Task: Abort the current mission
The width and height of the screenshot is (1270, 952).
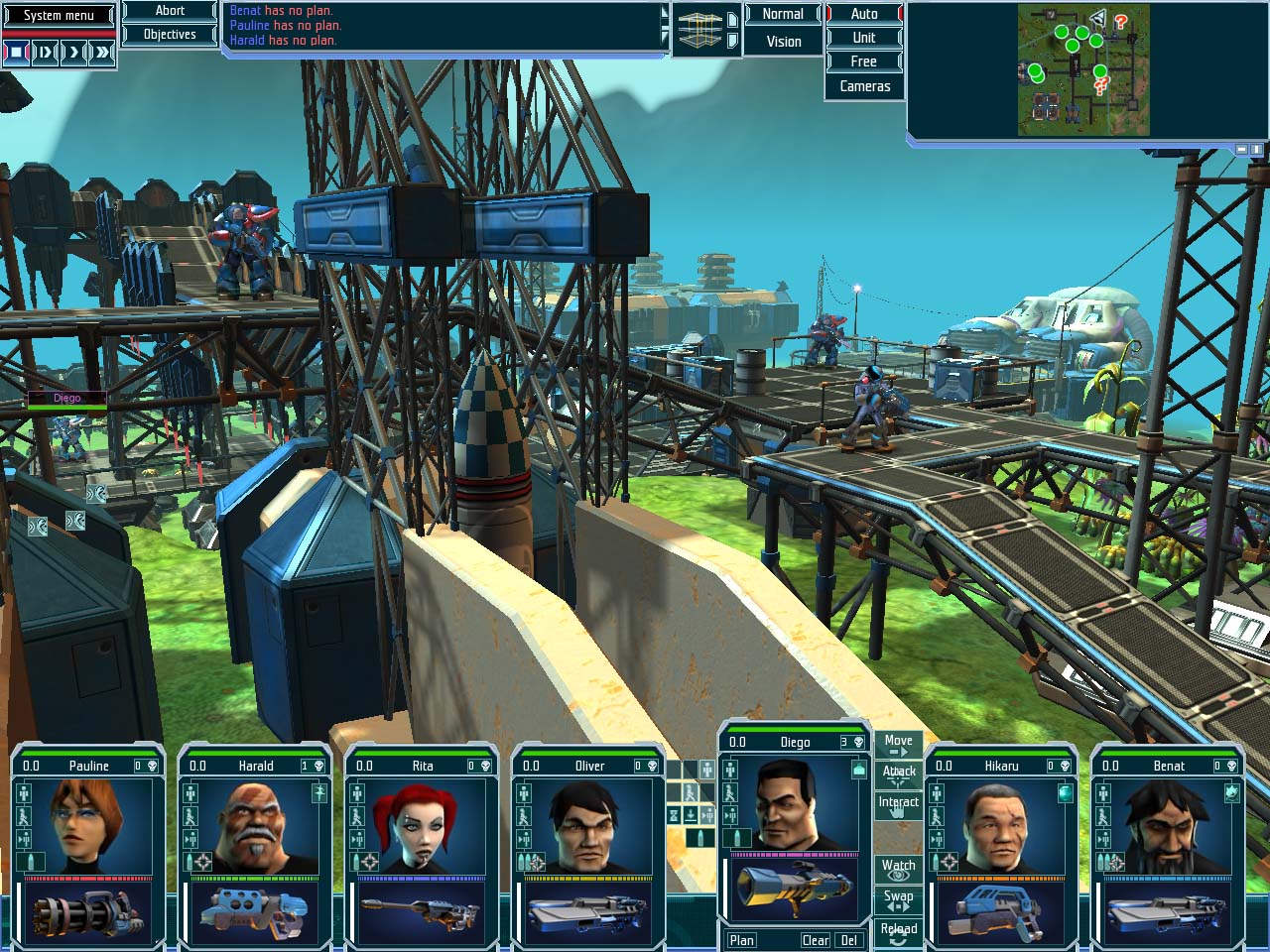Action: point(170,11)
